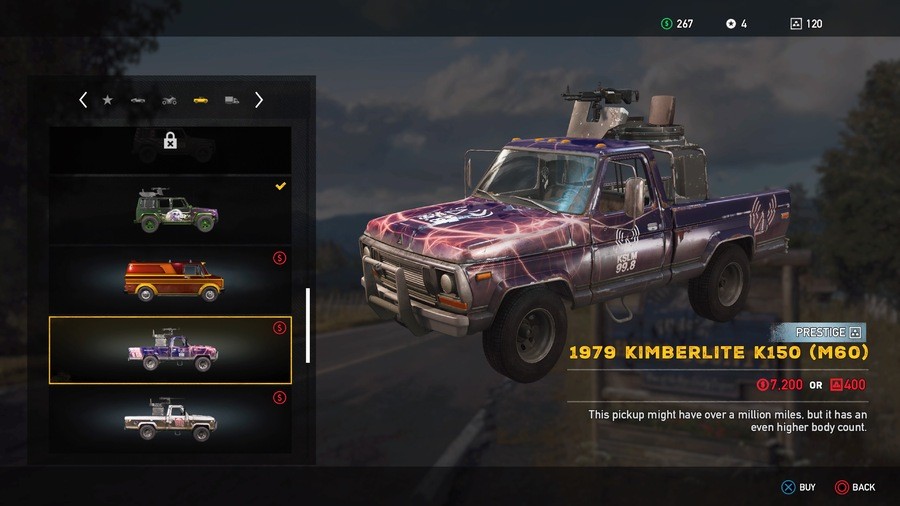Select the orange and yellow van
Screen dimensions: 900x506
tap(170, 280)
